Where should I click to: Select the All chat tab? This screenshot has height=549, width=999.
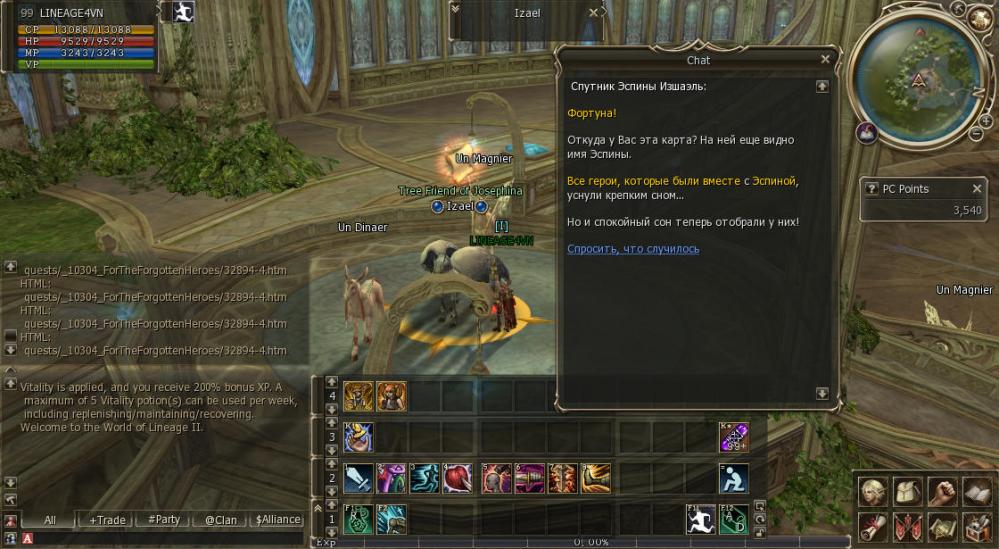coord(50,520)
